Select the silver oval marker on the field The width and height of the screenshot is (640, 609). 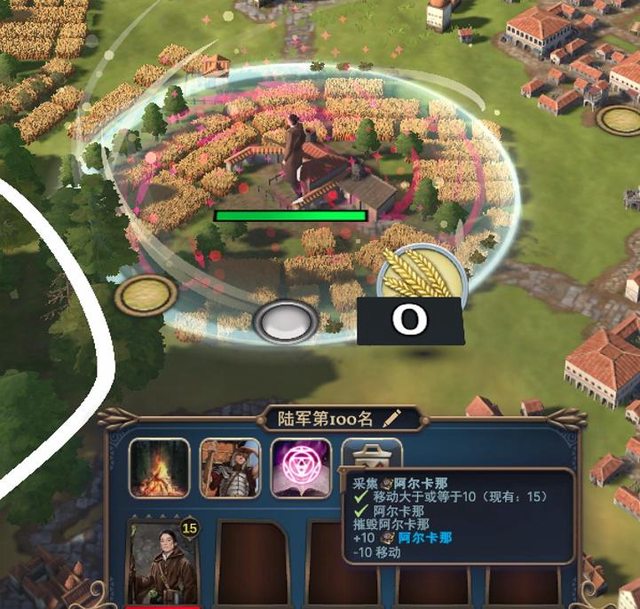click(x=286, y=321)
